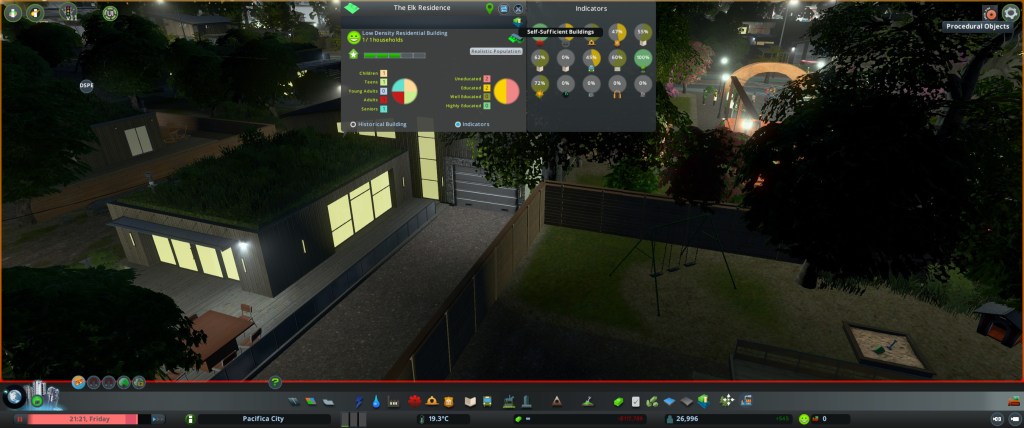Click the DSPE marker icon

(87, 86)
